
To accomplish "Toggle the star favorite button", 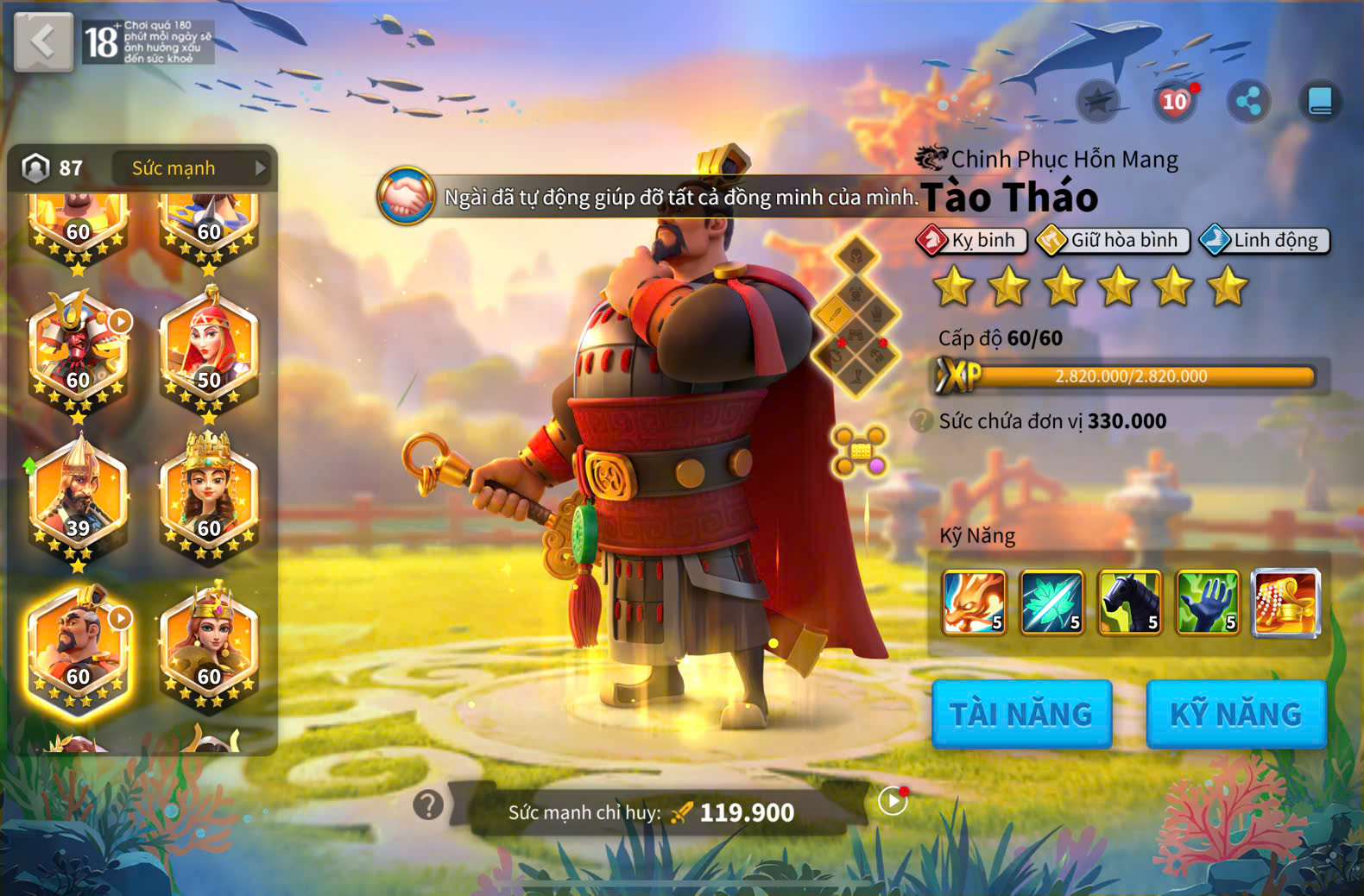I will [x=1098, y=102].
